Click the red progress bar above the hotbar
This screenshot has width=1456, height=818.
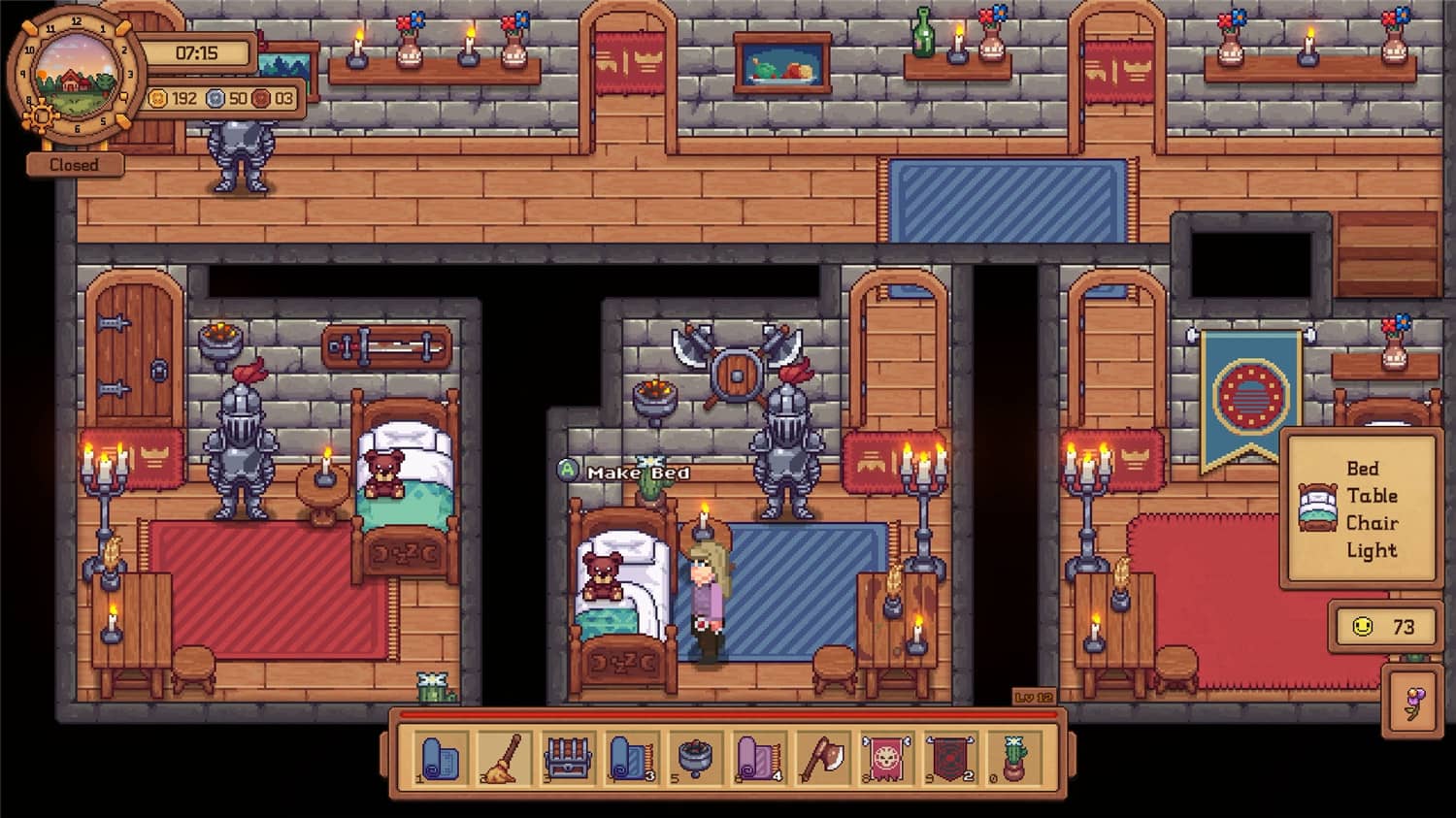[x=728, y=715]
